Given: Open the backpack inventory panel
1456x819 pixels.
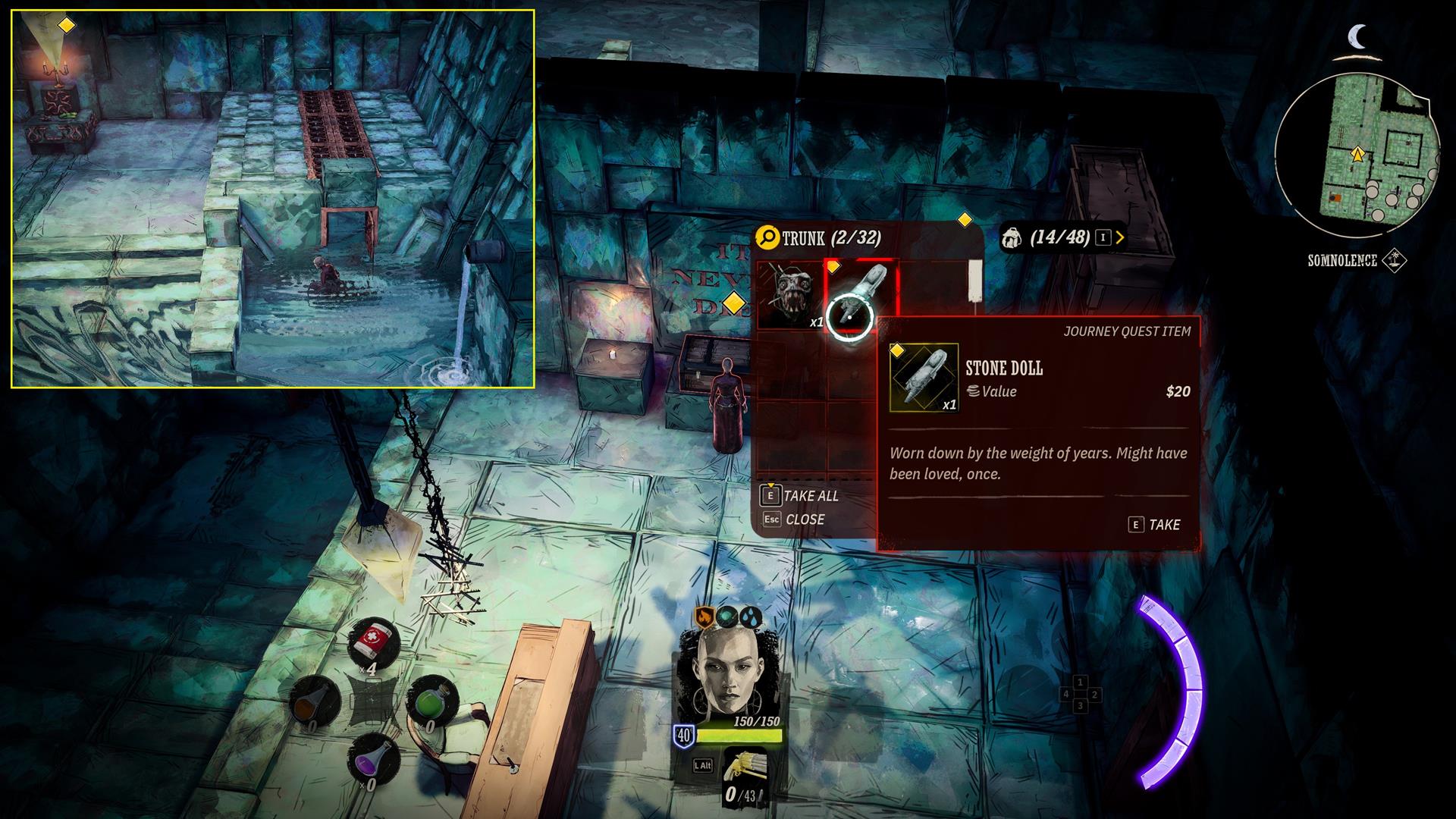Looking at the screenshot, I should (x=1061, y=238).
